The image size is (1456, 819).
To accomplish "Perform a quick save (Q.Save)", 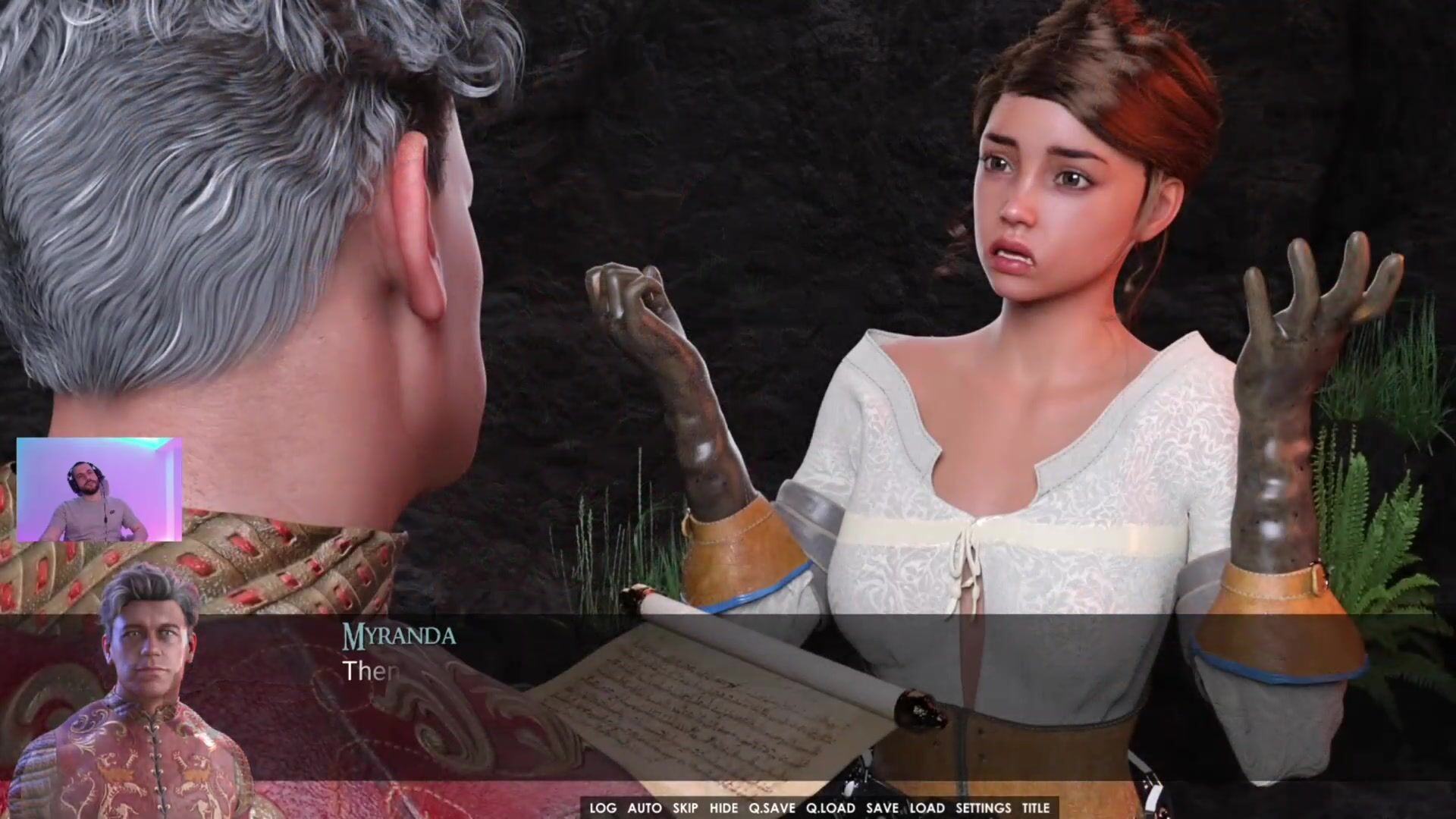I will [x=772, y=808].
